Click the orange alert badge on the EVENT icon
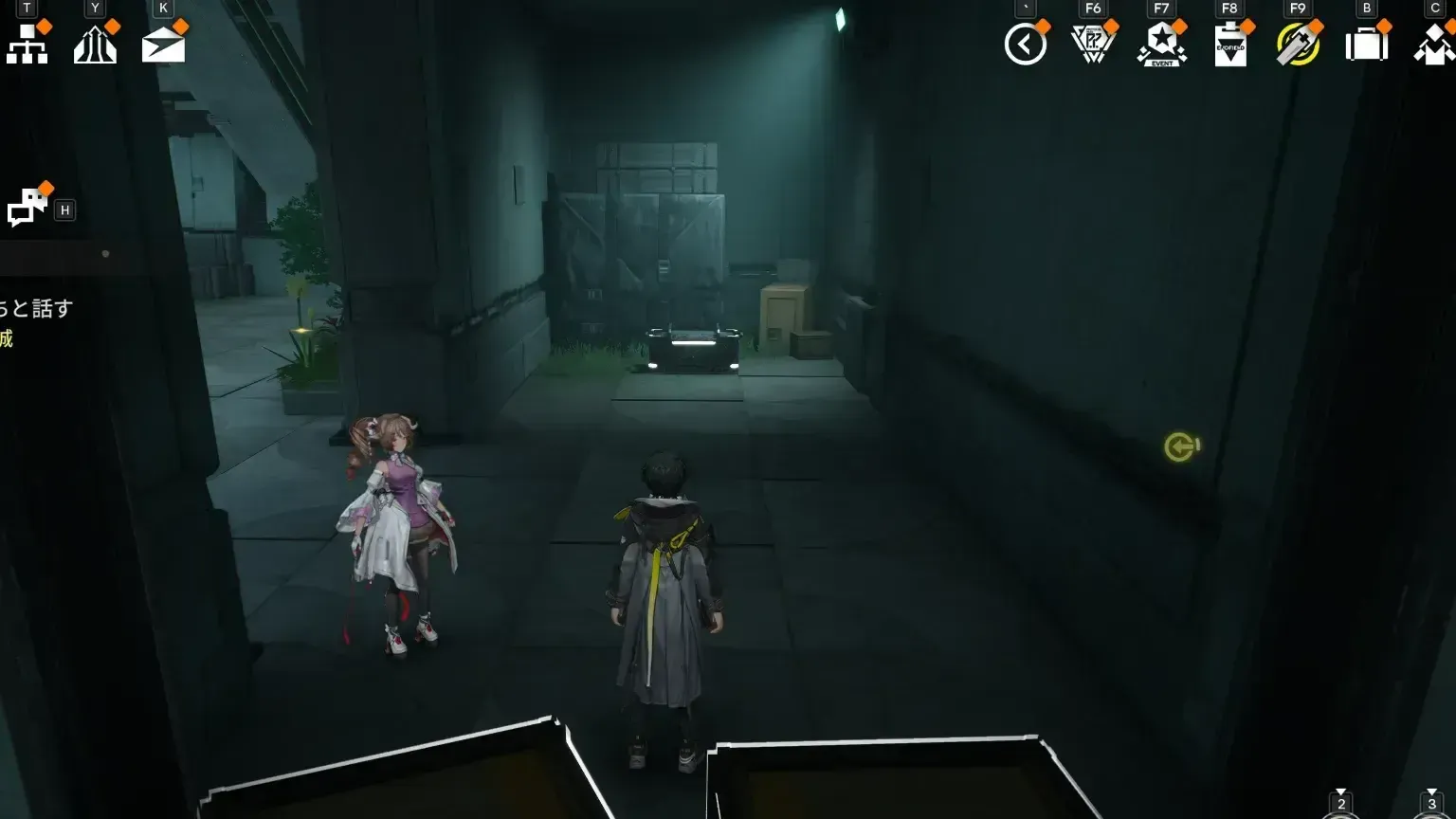 coord(1180,27)
